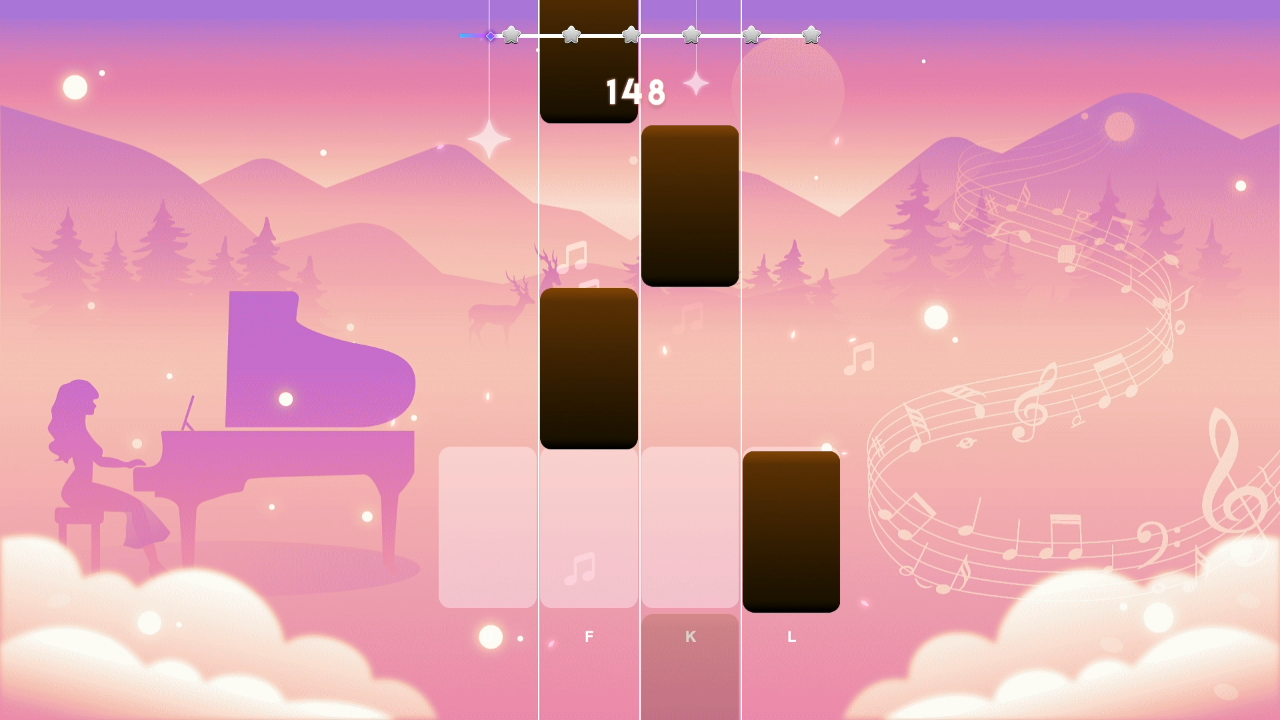Viewport: 1280px width, 720px height.
Task: Tap the black tile in the K lane
Action: click(x=690, y=205)
